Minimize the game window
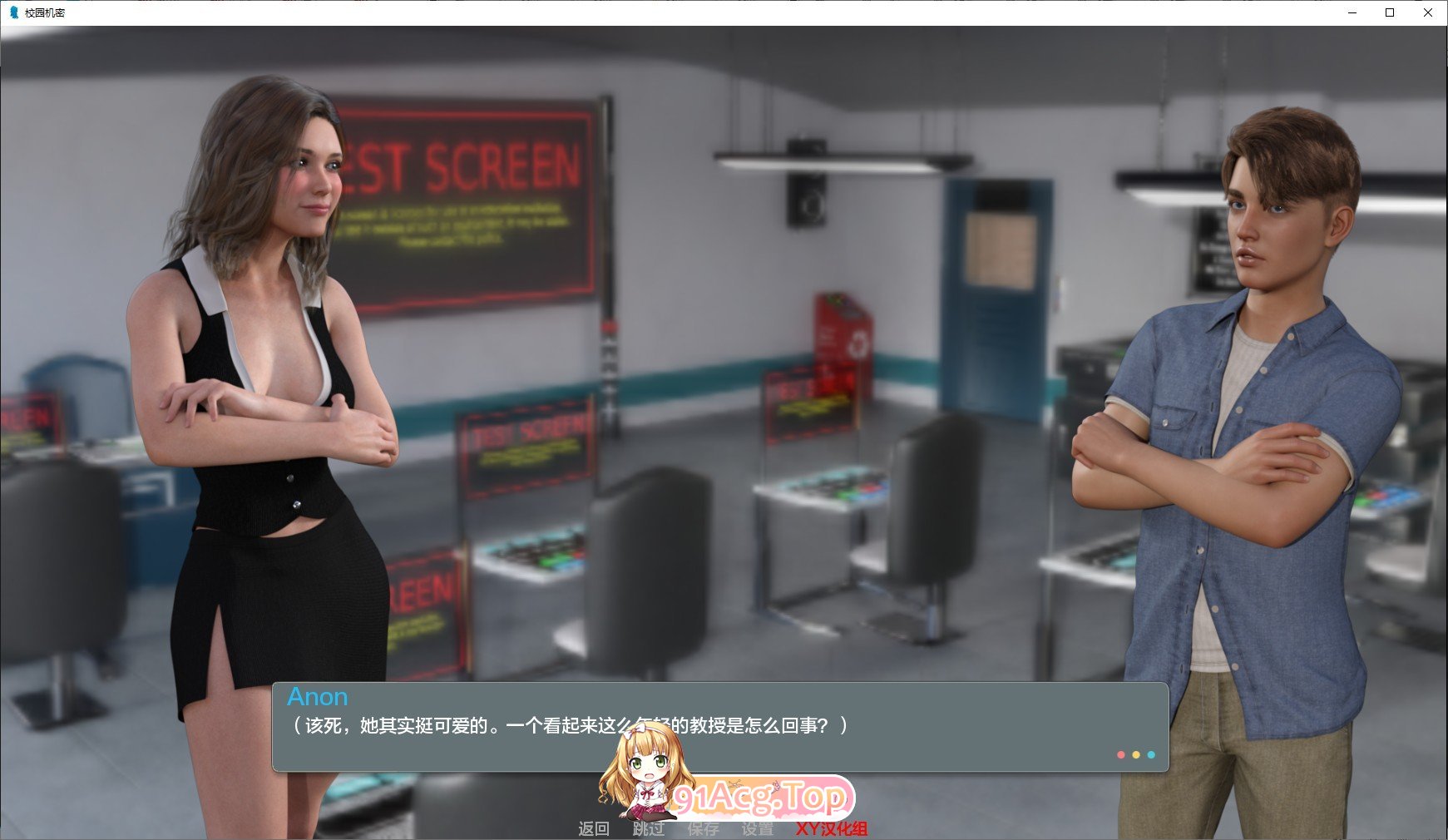1448x840 pixels. coord(1352,13)
